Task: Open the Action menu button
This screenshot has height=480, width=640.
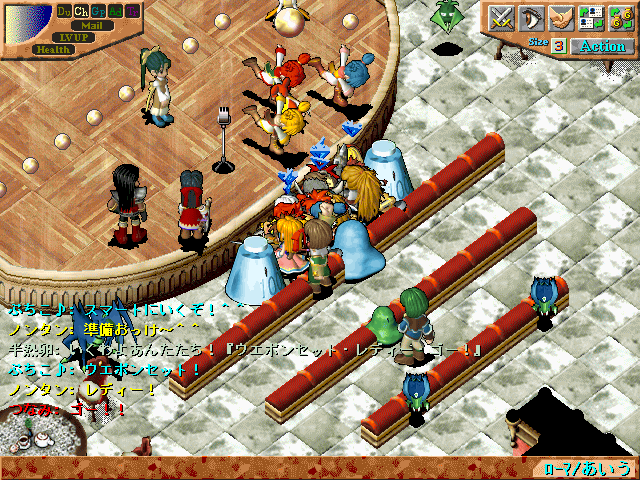Action: click(x=602, y=46)
